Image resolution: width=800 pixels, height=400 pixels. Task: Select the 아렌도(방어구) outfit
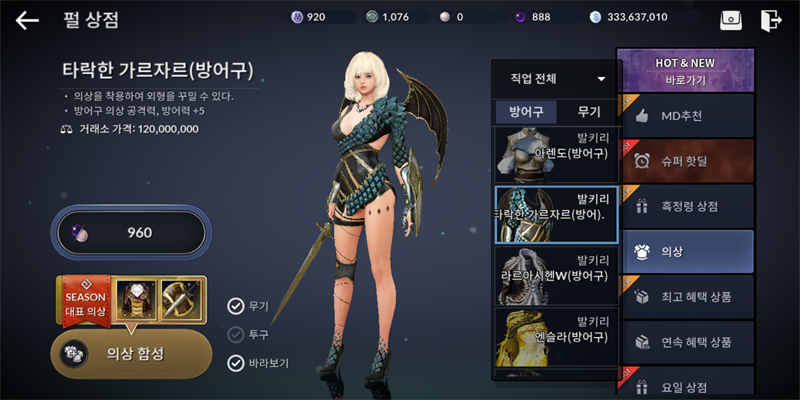pos(556,153)
